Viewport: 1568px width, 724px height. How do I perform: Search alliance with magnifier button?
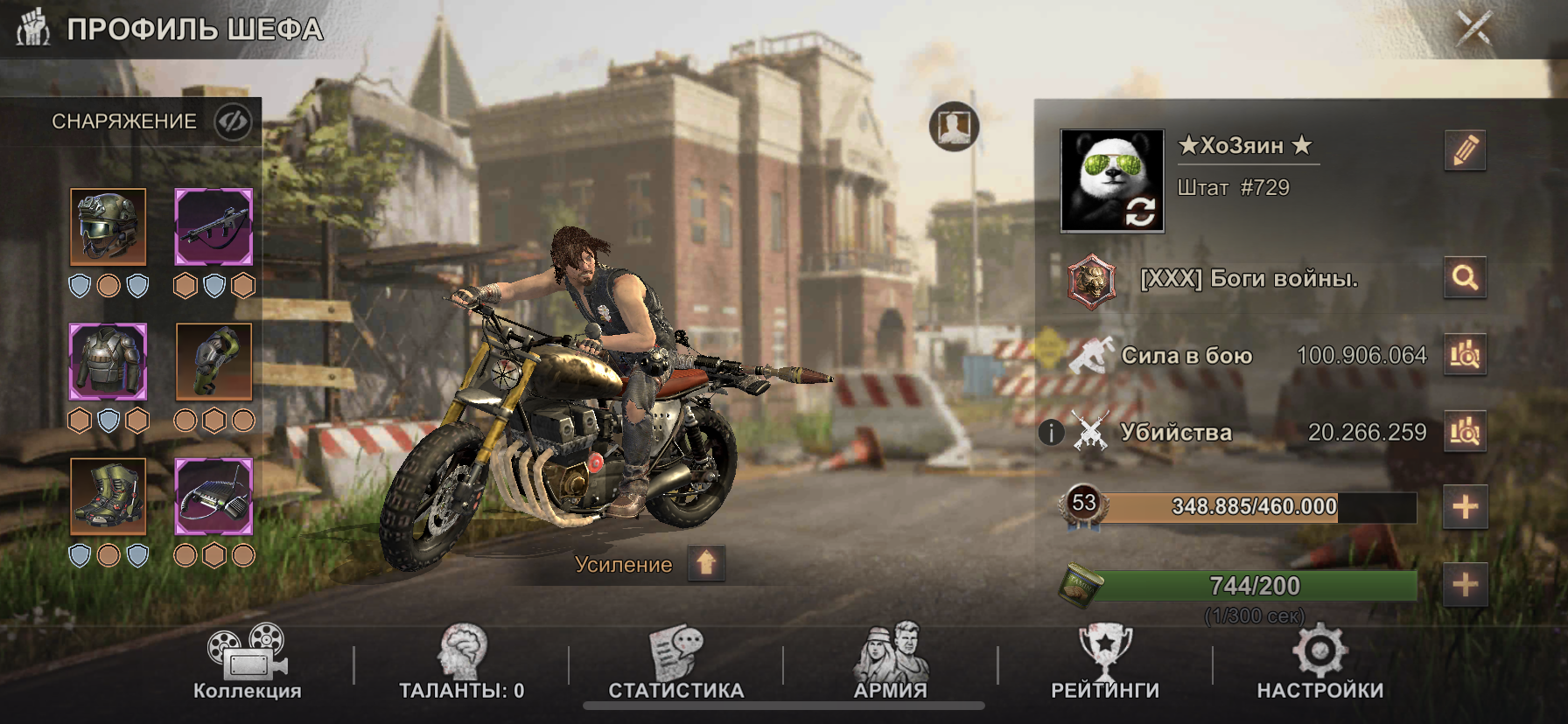1465,278
